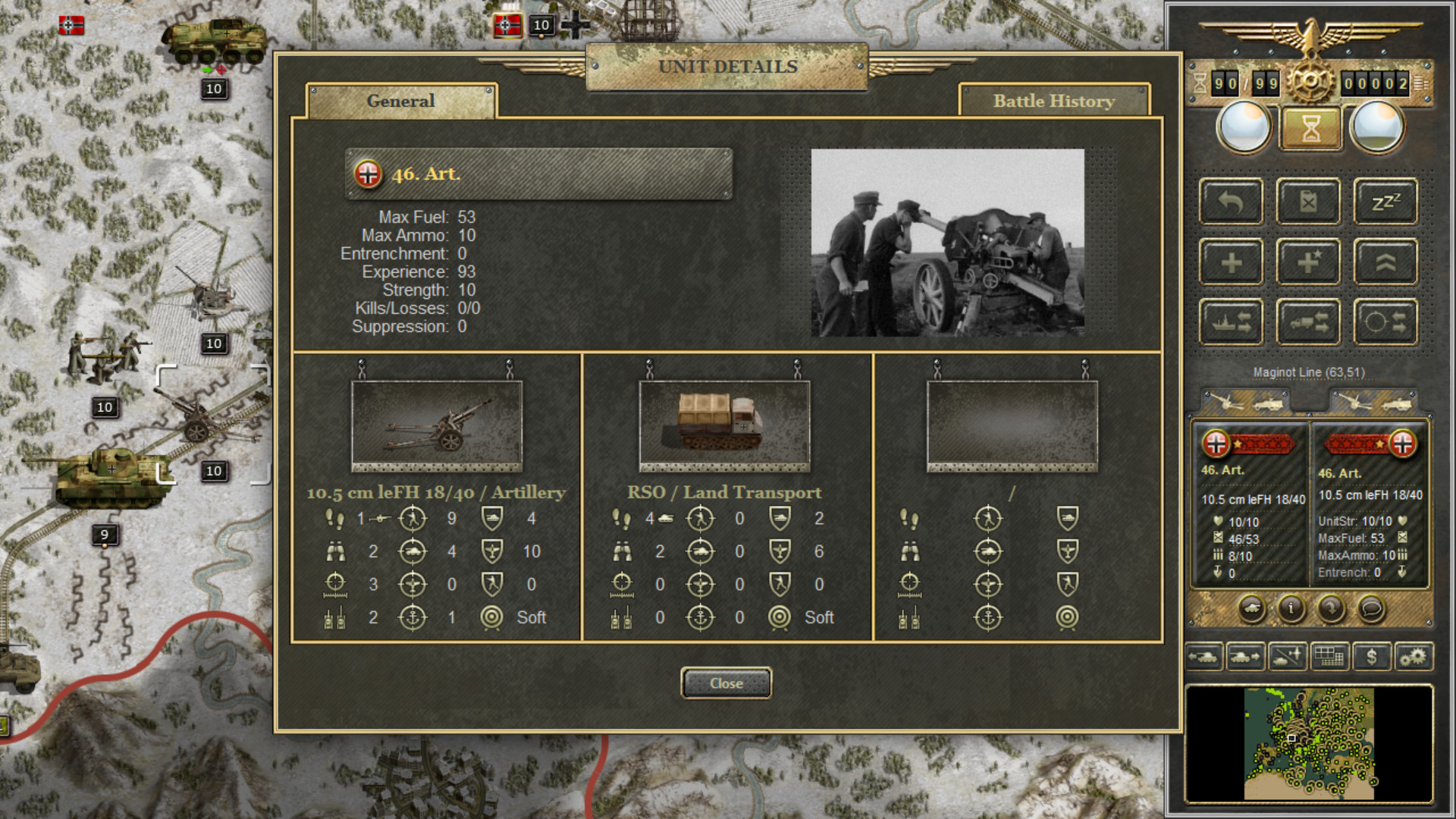Select the next unit tank-arrow button
1456x819 pixels.
point(1245,657)
